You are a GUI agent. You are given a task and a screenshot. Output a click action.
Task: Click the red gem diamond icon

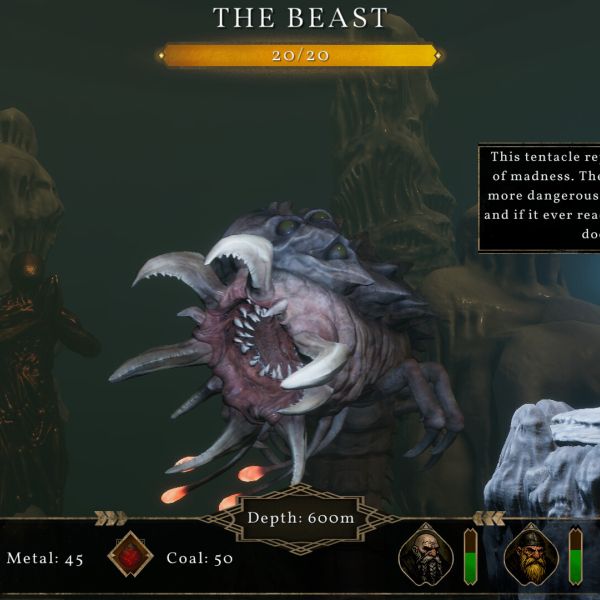[x=130, y=557]
